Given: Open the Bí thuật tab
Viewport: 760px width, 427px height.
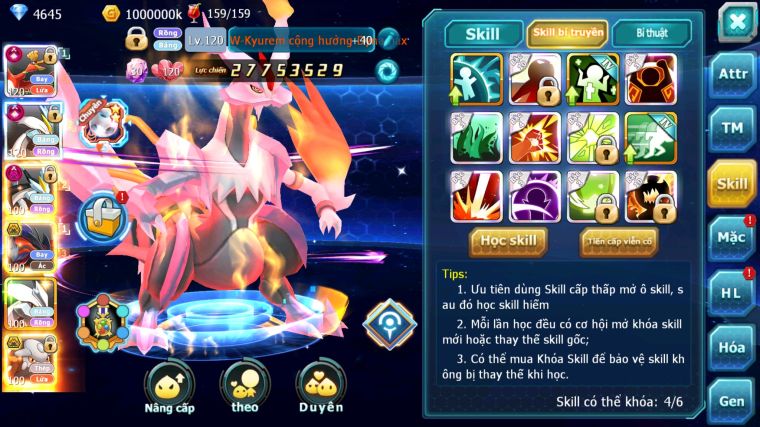Looking at the screenshot, I should [x=650, y=34].
